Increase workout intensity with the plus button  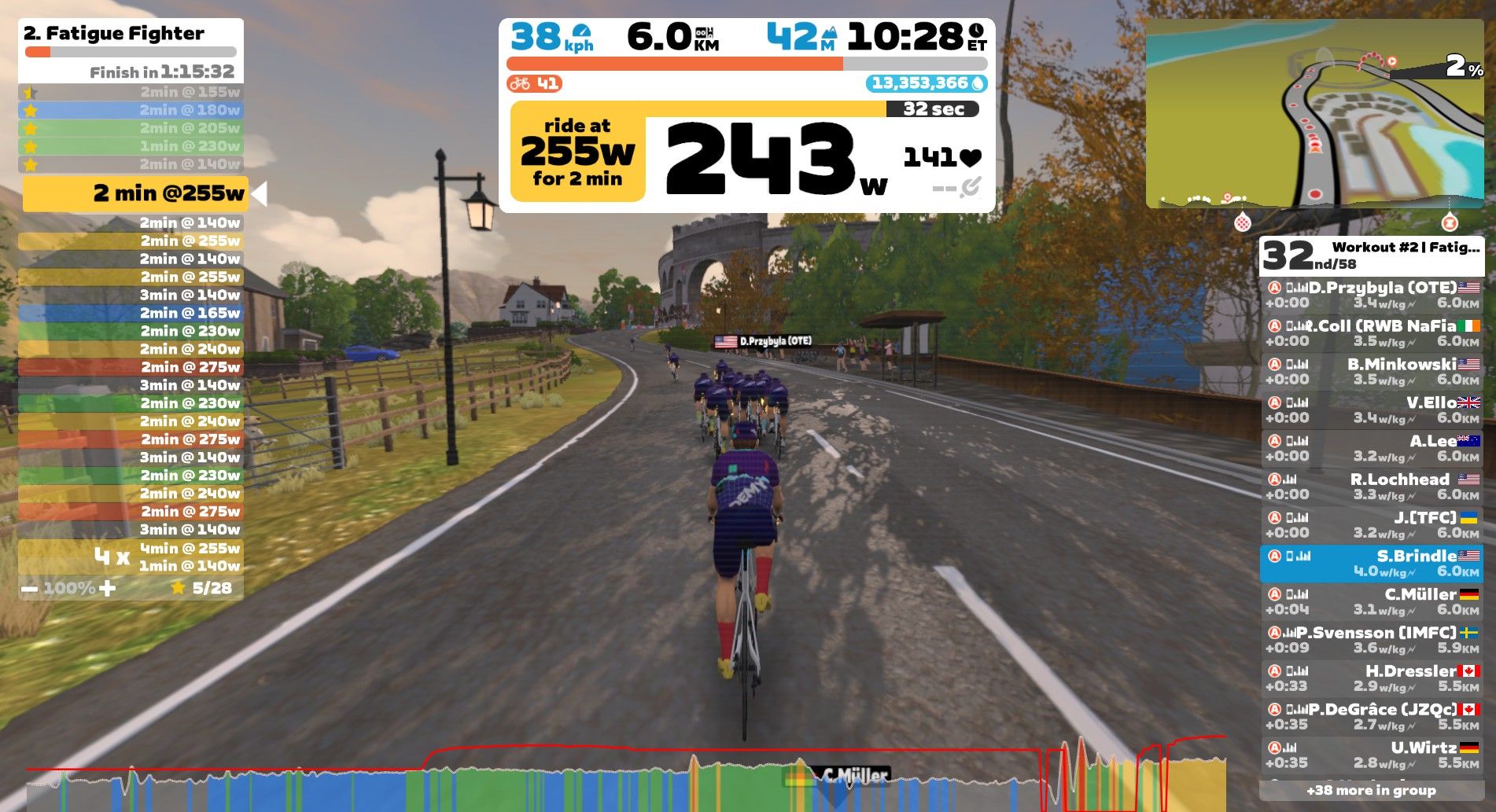pyautogui.click(x=106, y=586)
